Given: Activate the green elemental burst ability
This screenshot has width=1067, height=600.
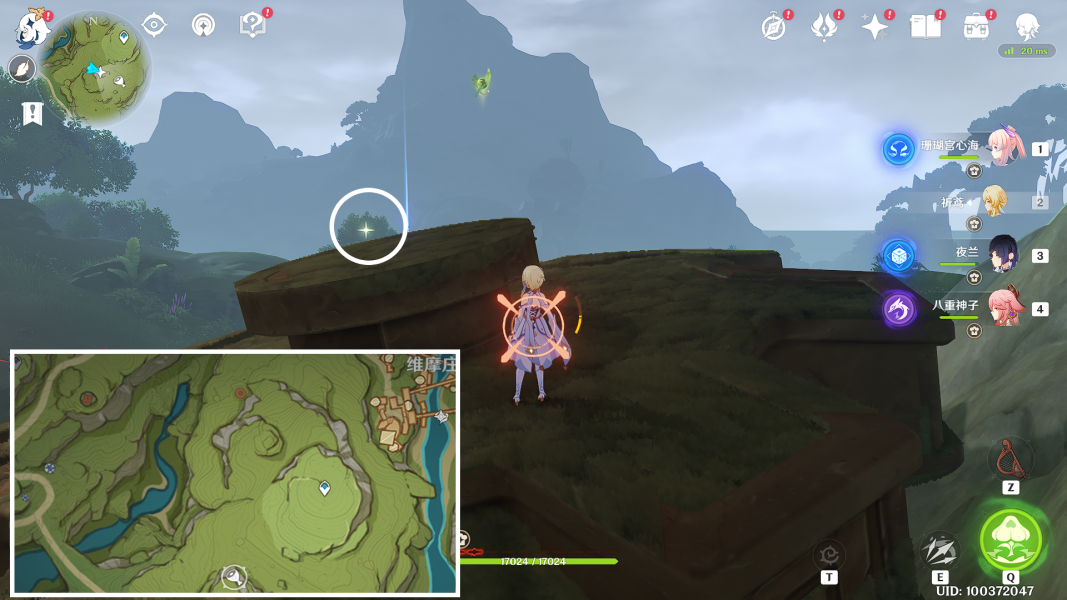Looking at the screenshot, I should (x=1011, y=540).
